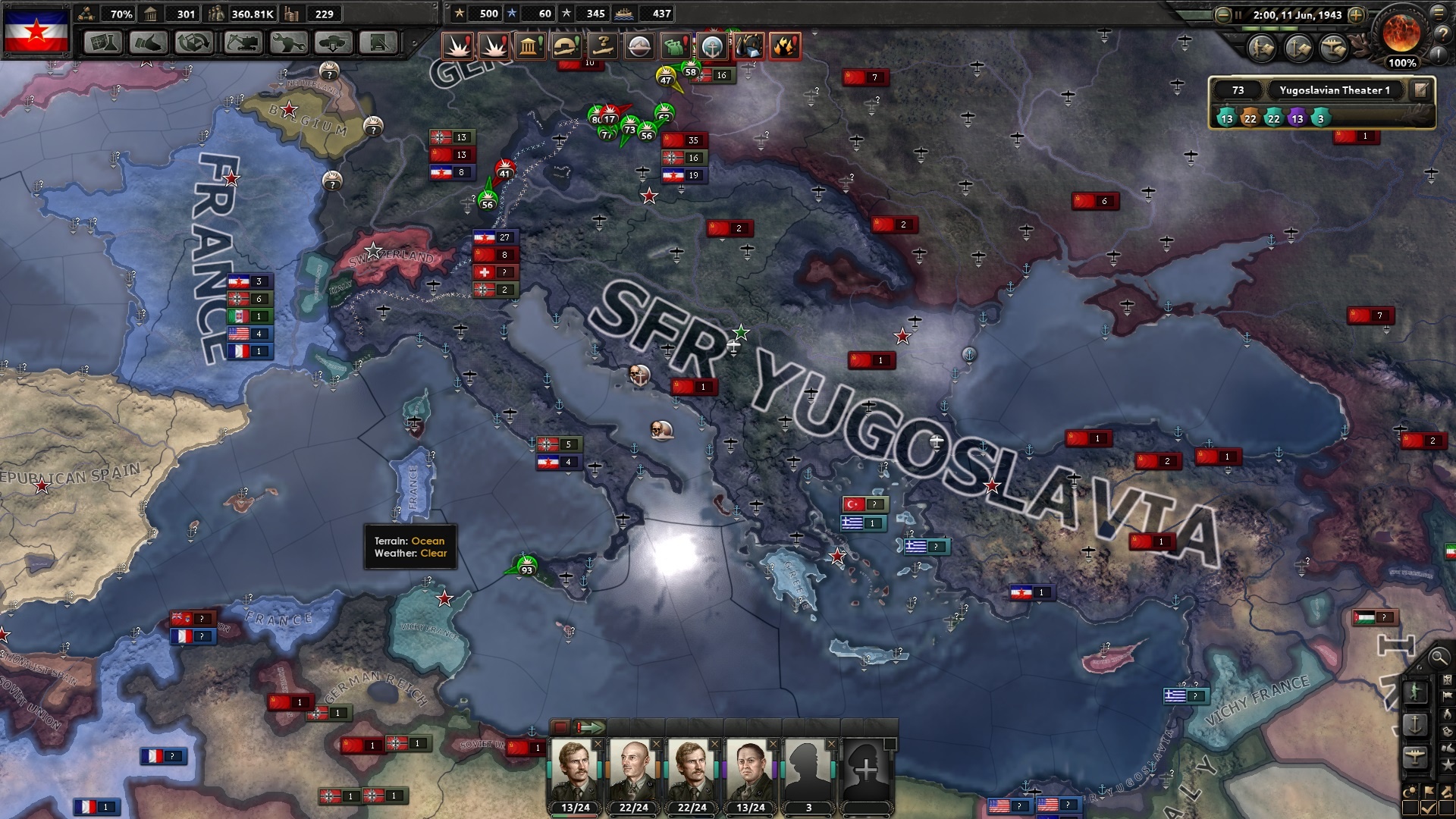
Task: Open the in-game hamburger menu
Action: coord(1439,13)
